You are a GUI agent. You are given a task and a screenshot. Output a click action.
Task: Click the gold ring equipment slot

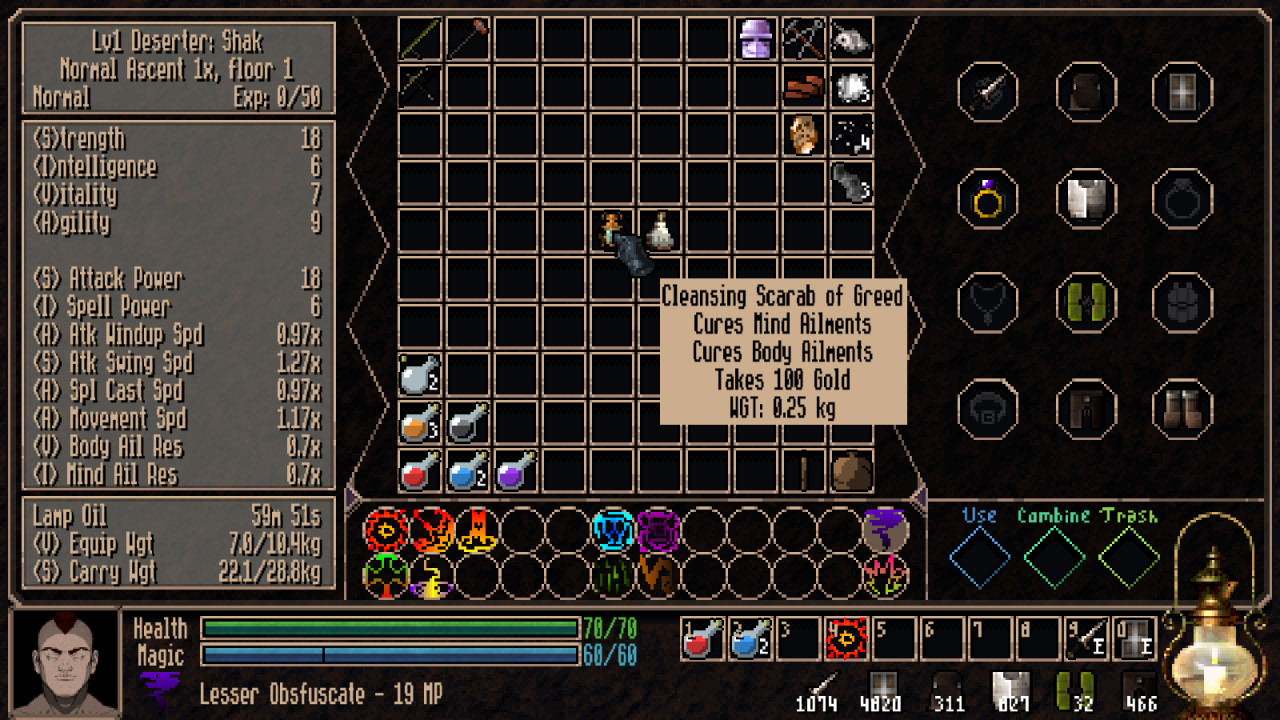click(x=987, y=200)
